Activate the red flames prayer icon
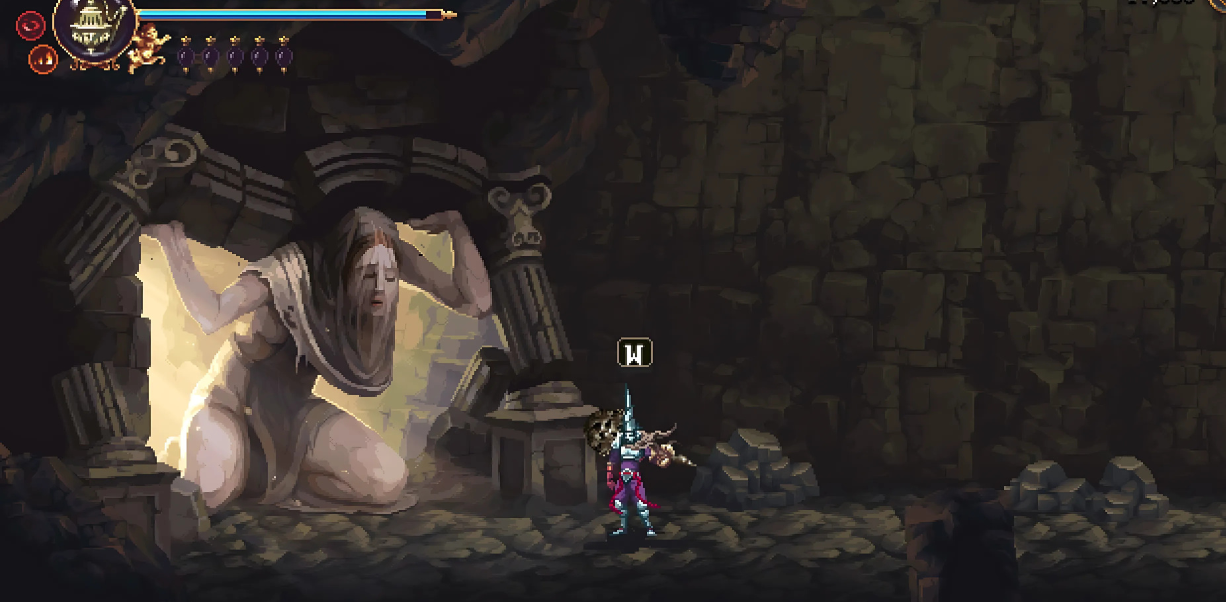The image size is (1226, 602). coord(42,58)
